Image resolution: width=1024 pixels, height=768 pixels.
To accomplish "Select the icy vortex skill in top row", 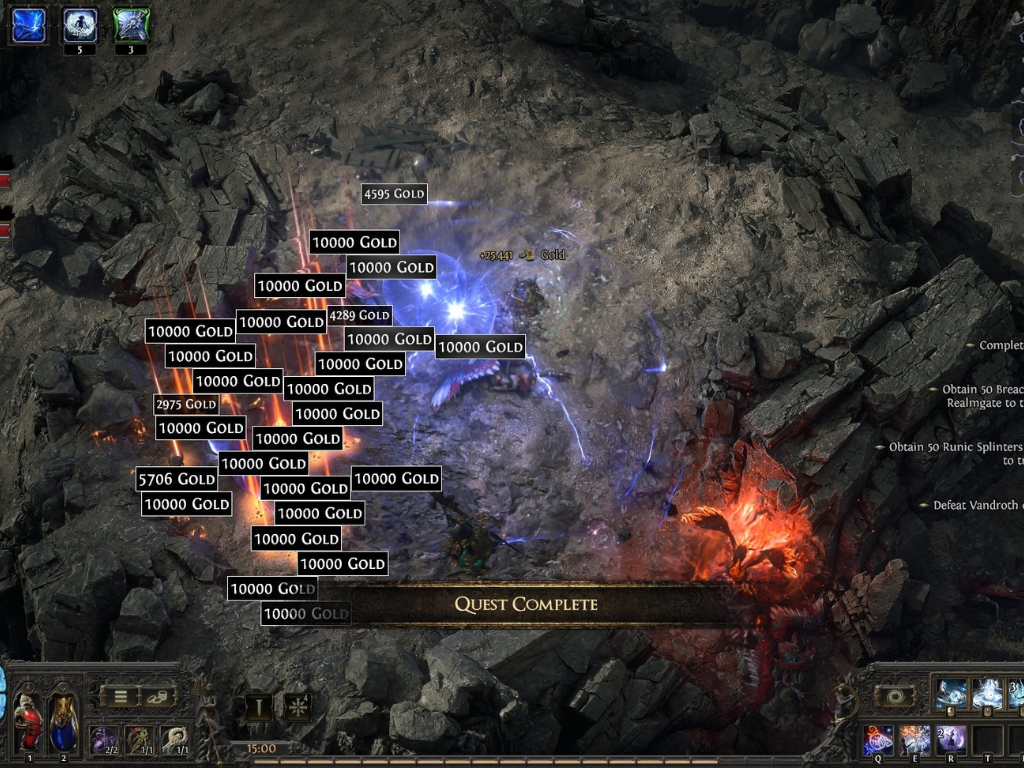I will 950,692.
